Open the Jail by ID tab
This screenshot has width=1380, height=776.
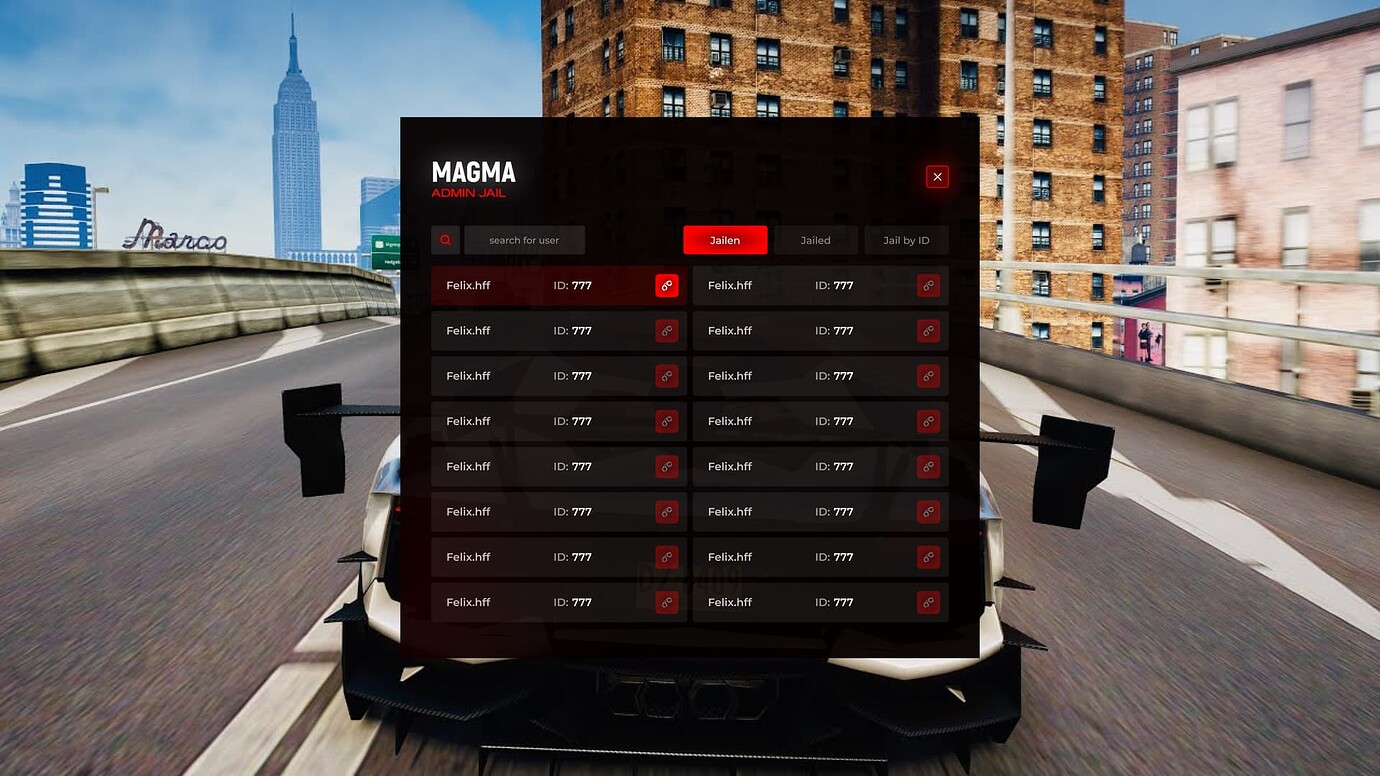(x=907, y=240)
